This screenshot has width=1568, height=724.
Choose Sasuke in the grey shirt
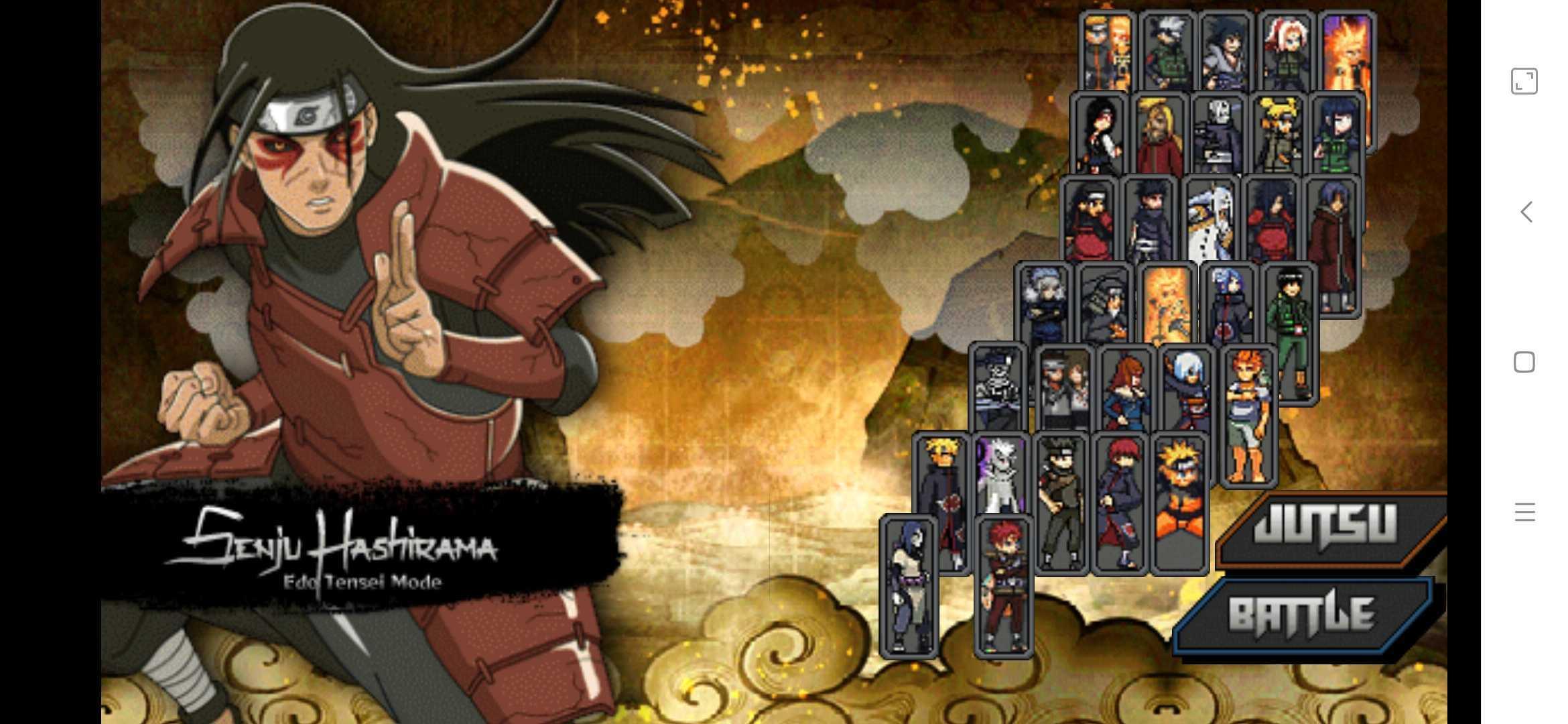pyautogui.click(x=1226, y=52)
